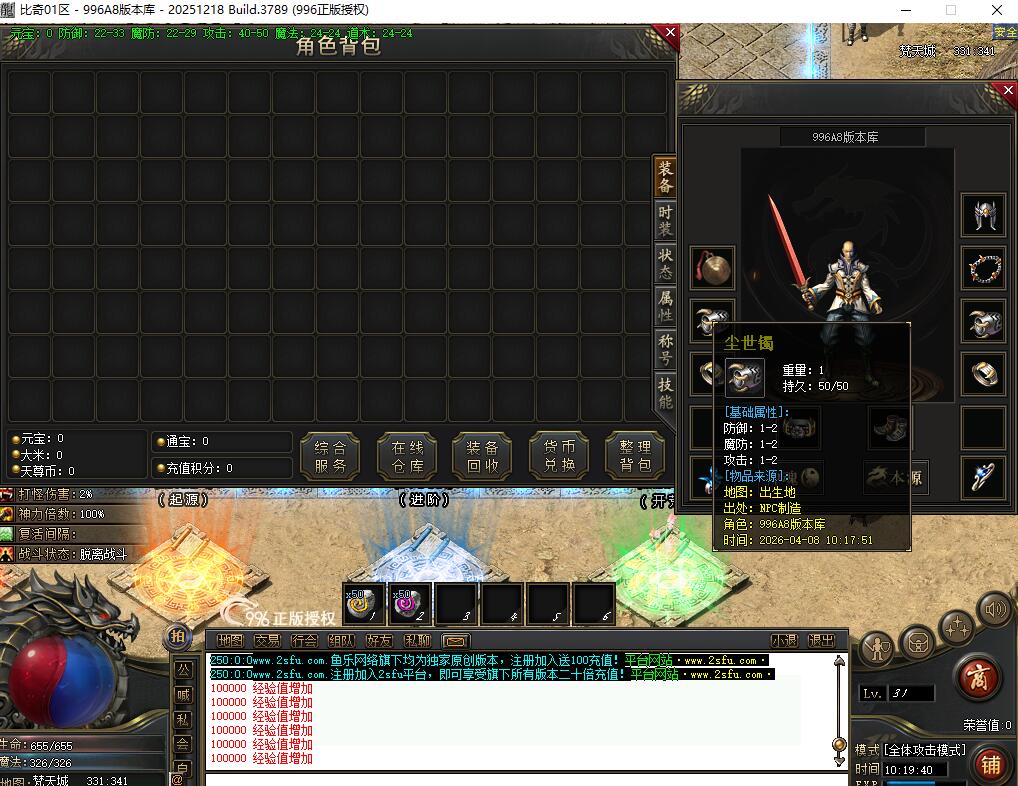Open the 在线仓库 online warehouse
The height and width of the screenshot is (786, 1018).
point(407,456)
